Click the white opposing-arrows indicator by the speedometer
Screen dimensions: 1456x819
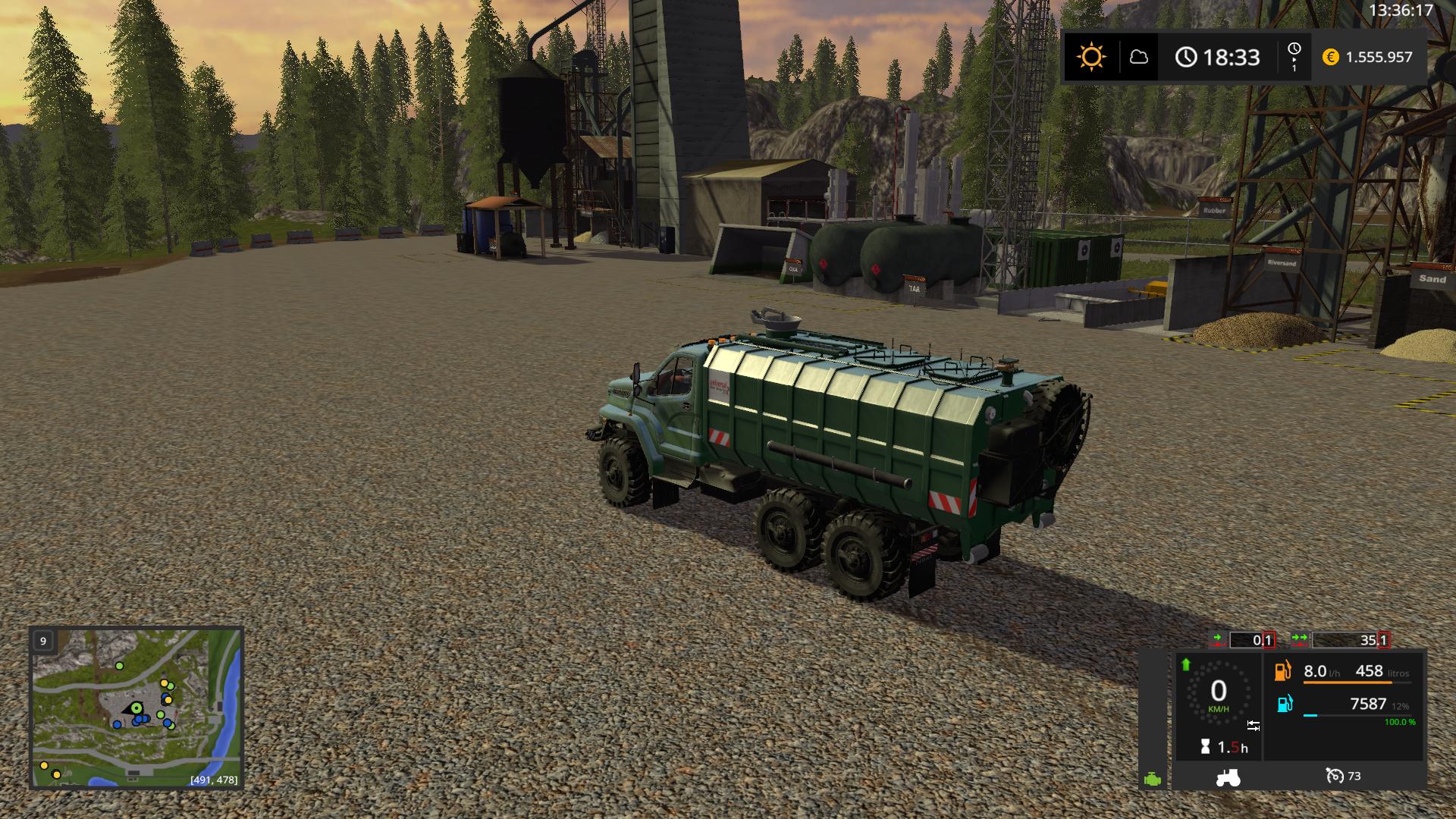[1253, 726]
